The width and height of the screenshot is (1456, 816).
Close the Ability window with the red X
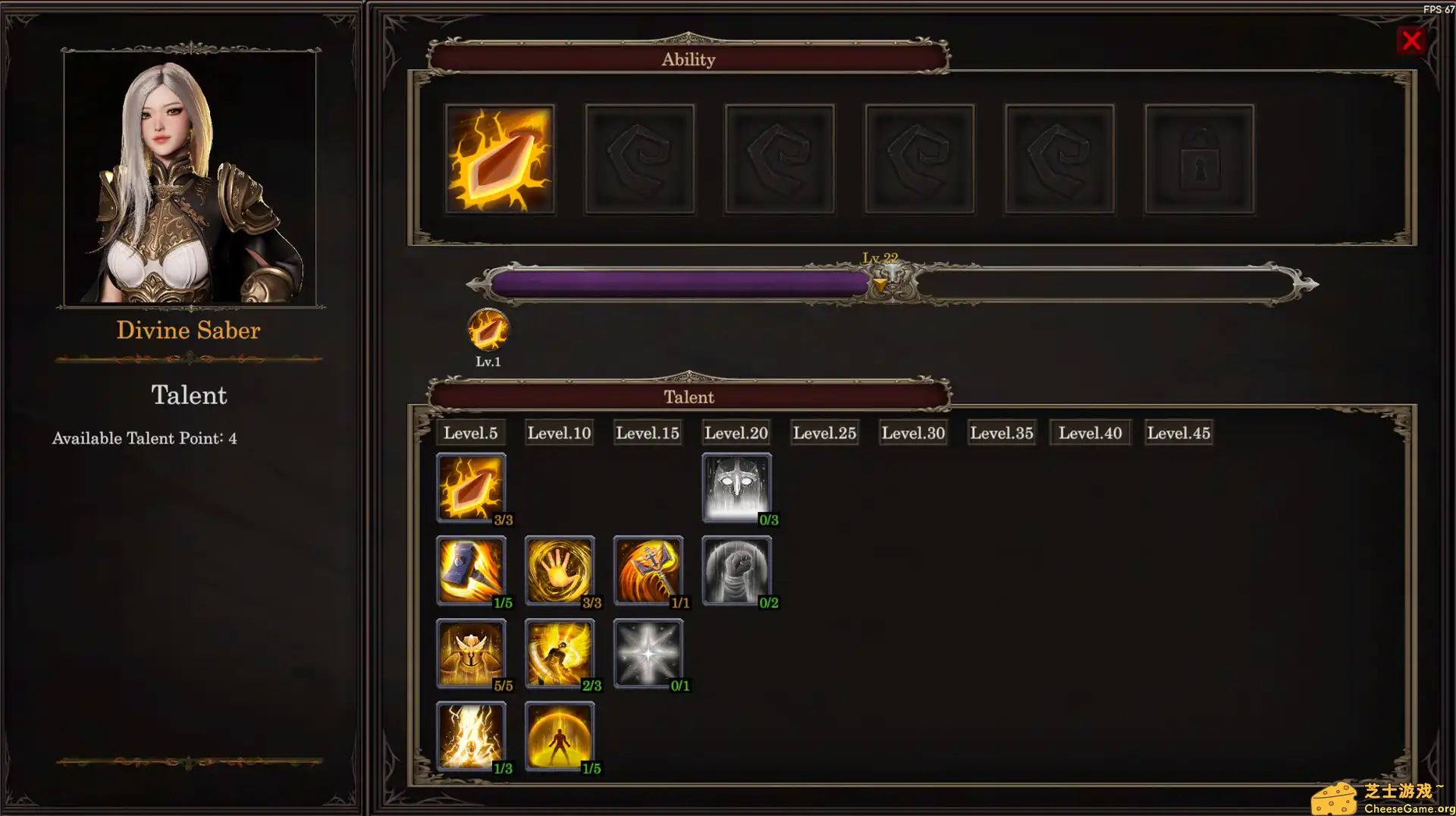pos(1411,41)
